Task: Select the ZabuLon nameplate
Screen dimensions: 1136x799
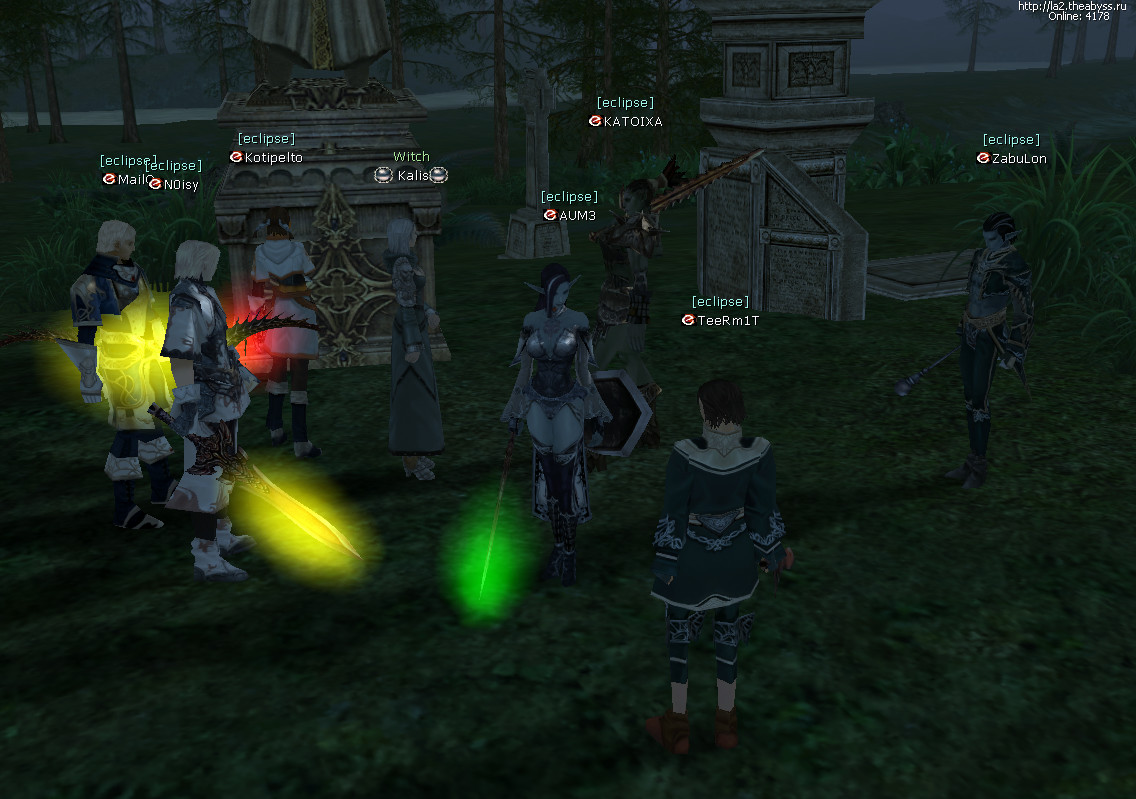Action: pyautogui.click(x=1019, y=158)
